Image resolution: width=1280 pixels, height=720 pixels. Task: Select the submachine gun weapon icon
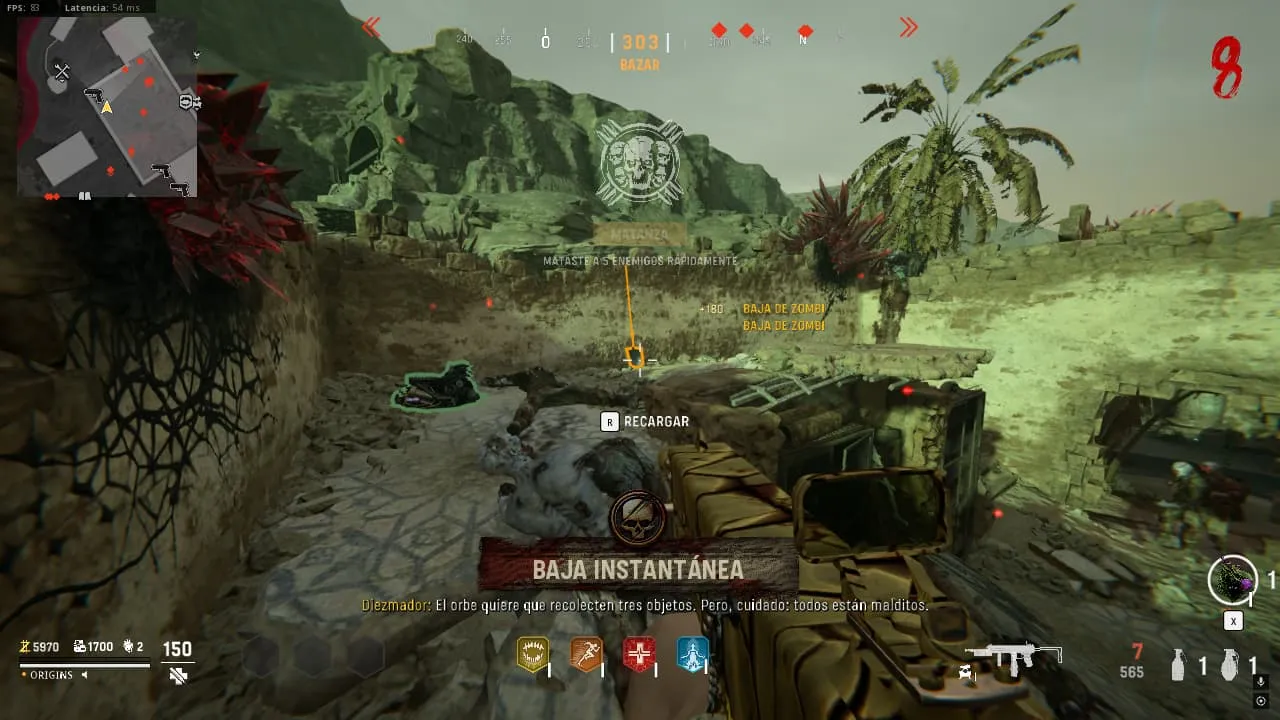click(1012, 657)
